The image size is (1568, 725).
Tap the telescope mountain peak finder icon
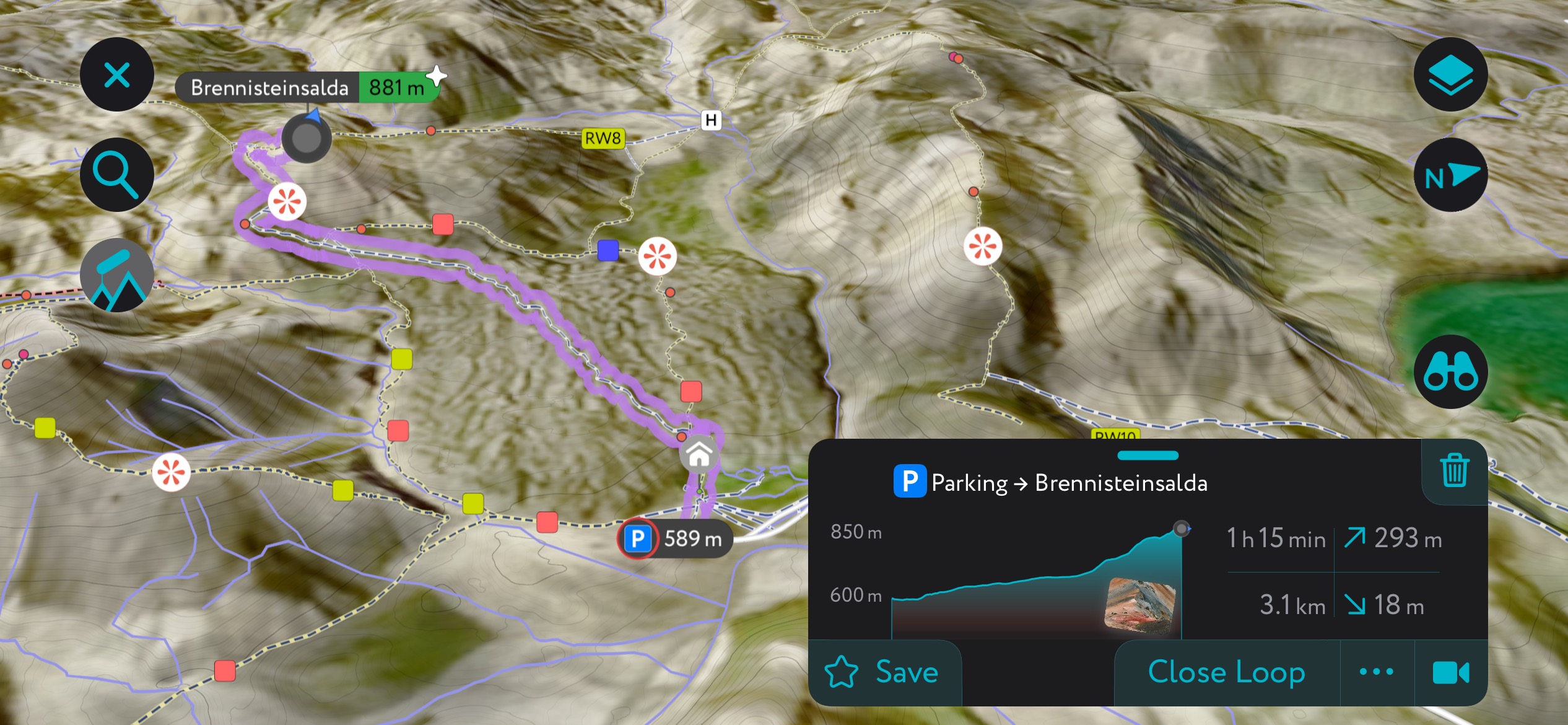click(x=116, y=276)
